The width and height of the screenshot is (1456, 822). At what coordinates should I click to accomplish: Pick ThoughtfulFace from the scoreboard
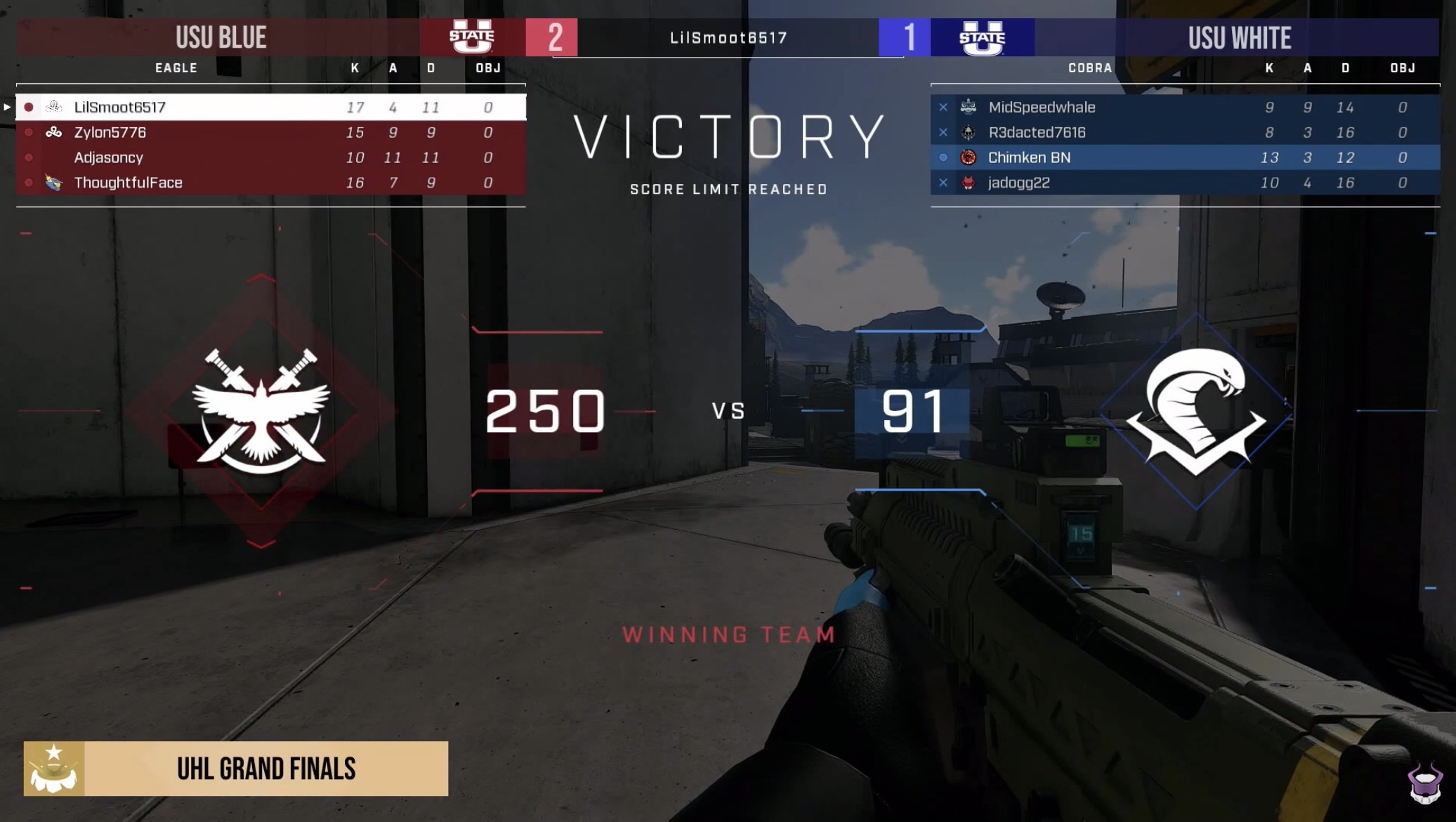click(270, 183)
